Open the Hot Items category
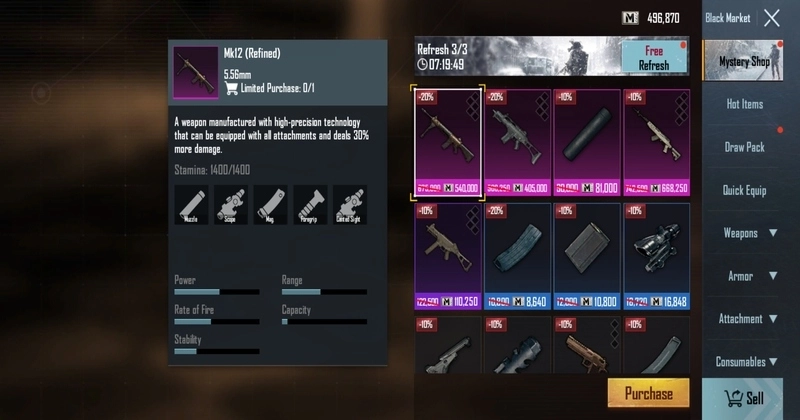Screen dimensions: 800x420 coord(743,104)
